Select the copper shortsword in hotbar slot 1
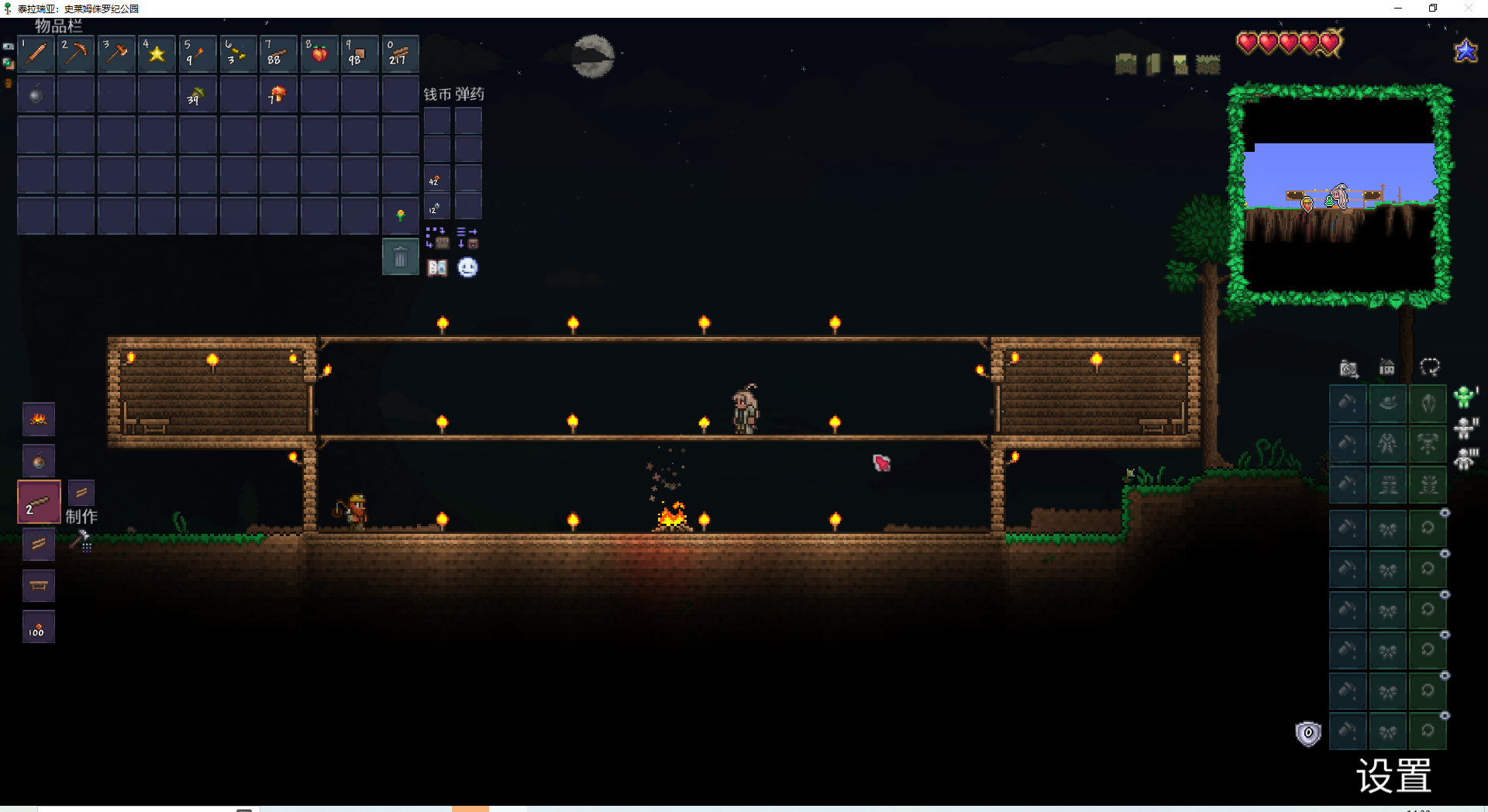 pyautogui.click(x=36, y=54)
